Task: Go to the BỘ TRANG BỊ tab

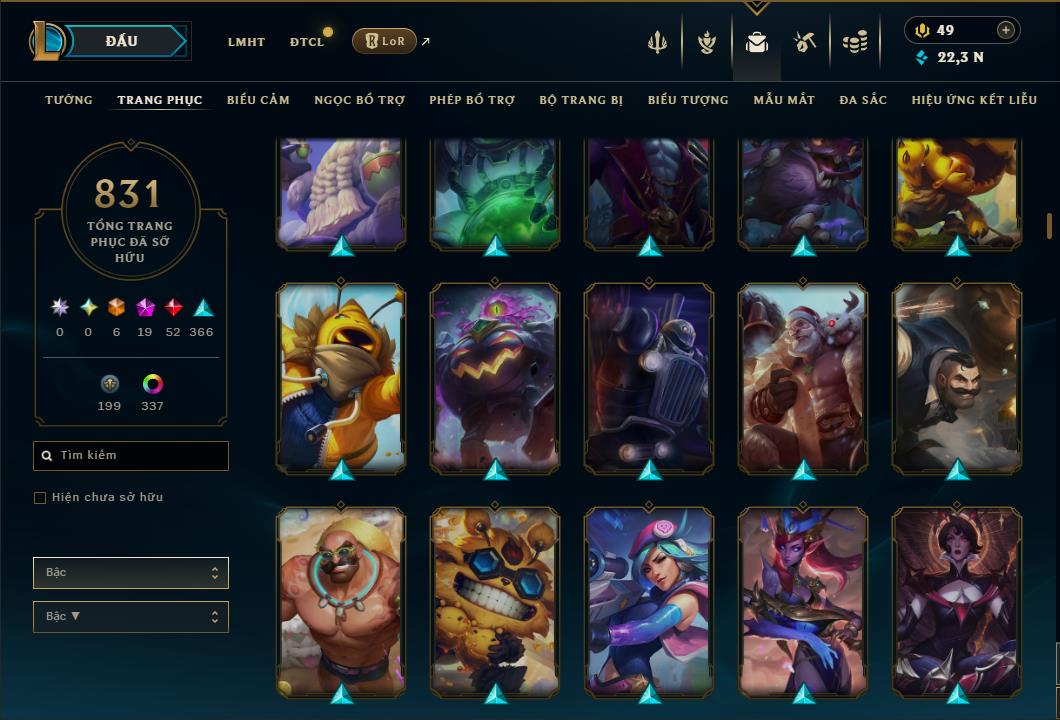Action: click(581, 100)
